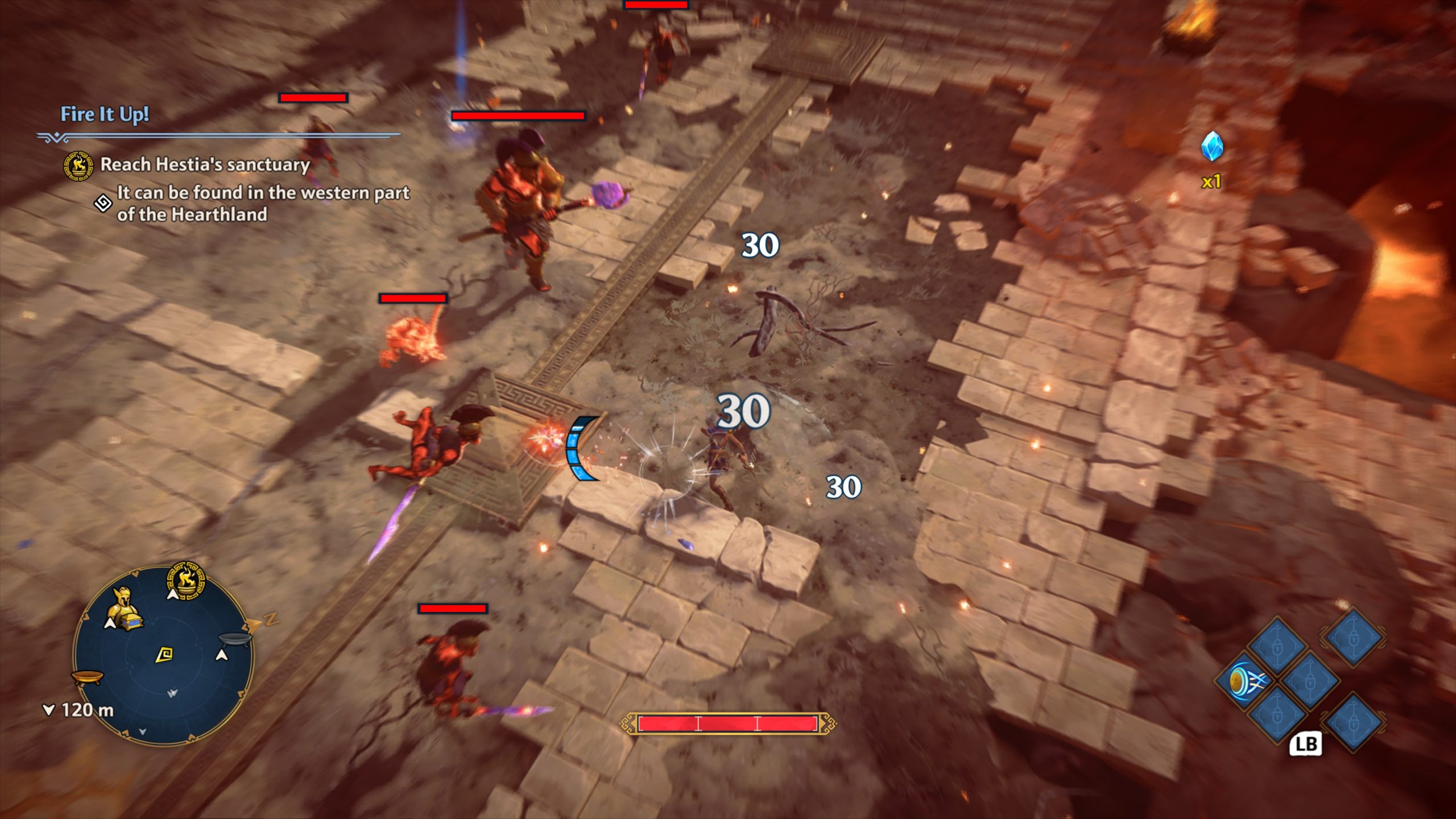Click the yellow player marker at minimap center
This screenshot has height=819, width=1456.
164,655
